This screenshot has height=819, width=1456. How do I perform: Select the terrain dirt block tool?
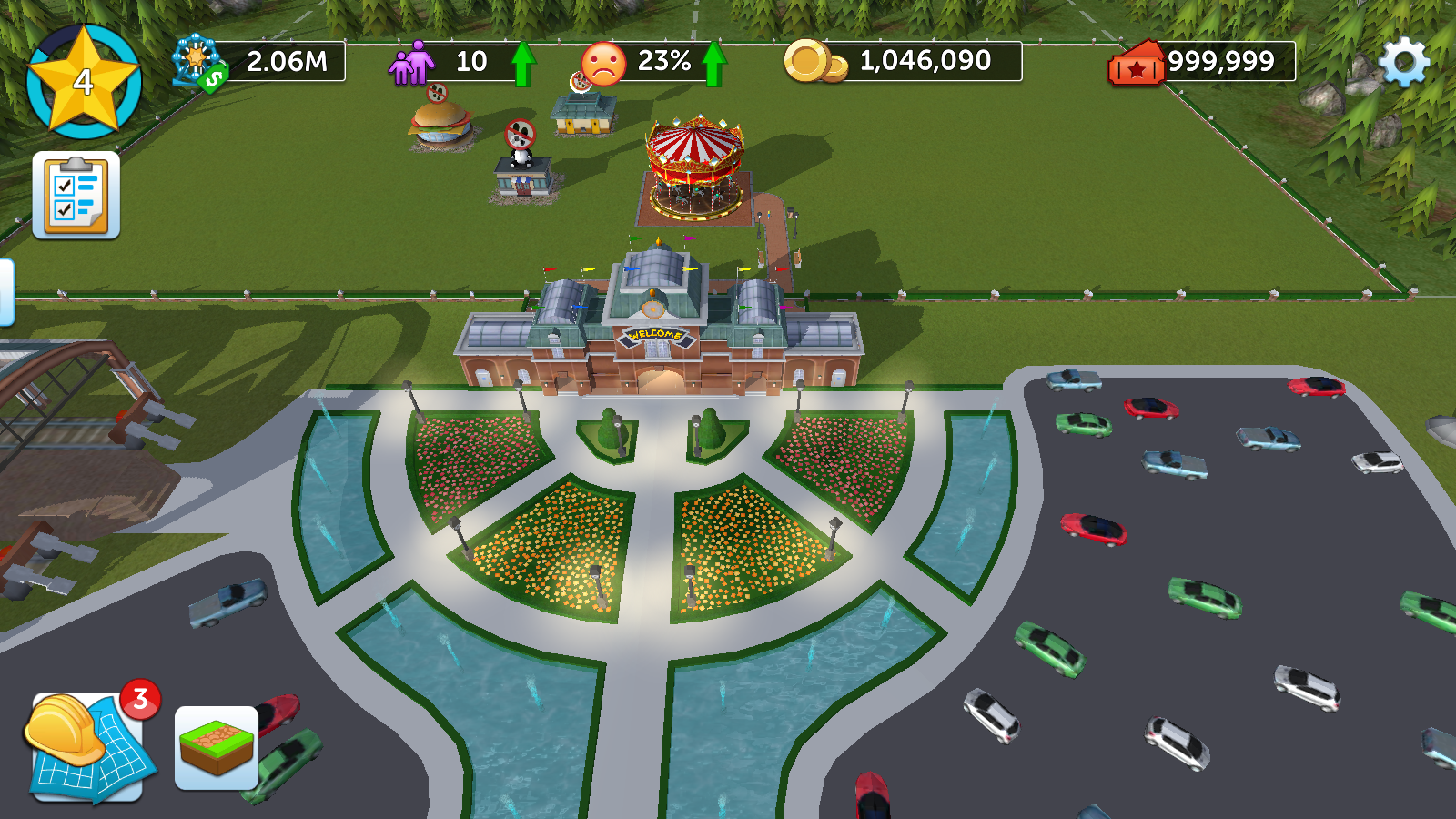217,748
